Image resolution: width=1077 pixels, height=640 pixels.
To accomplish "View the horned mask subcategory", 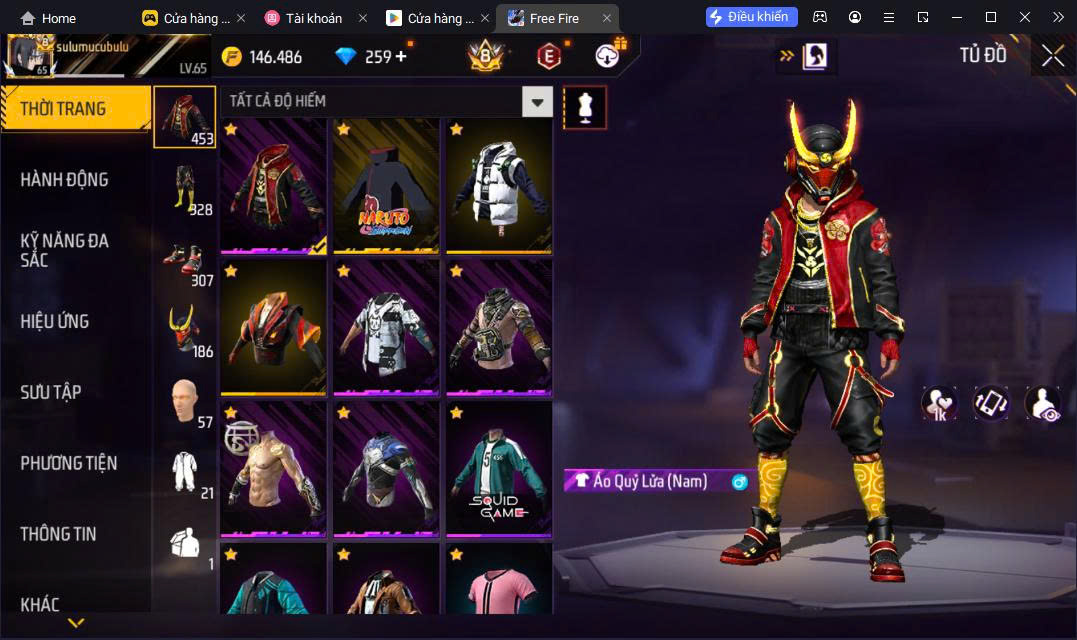I will [x=184, y=330].
